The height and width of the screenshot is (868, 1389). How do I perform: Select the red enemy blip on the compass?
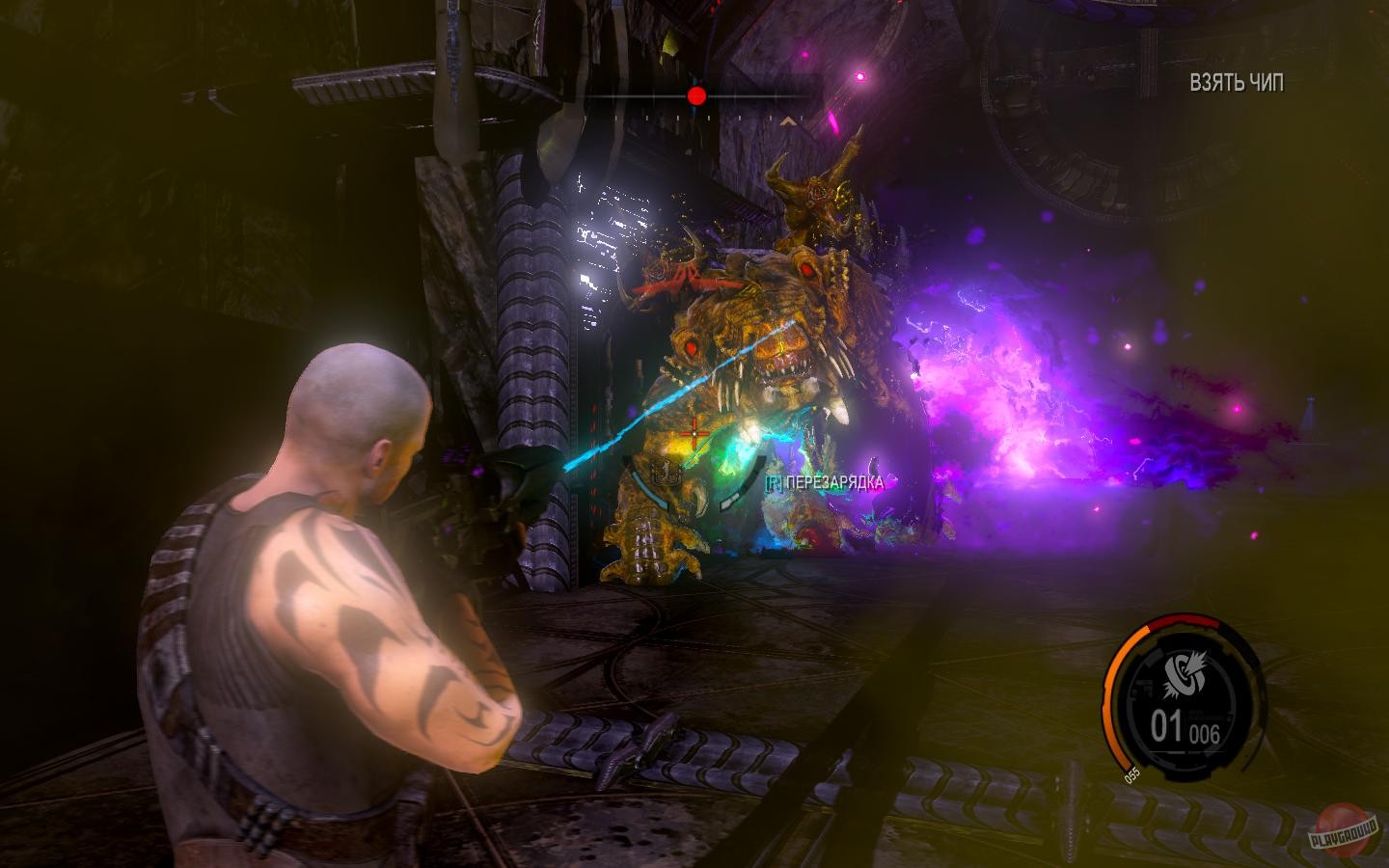(x=696, y=95)
